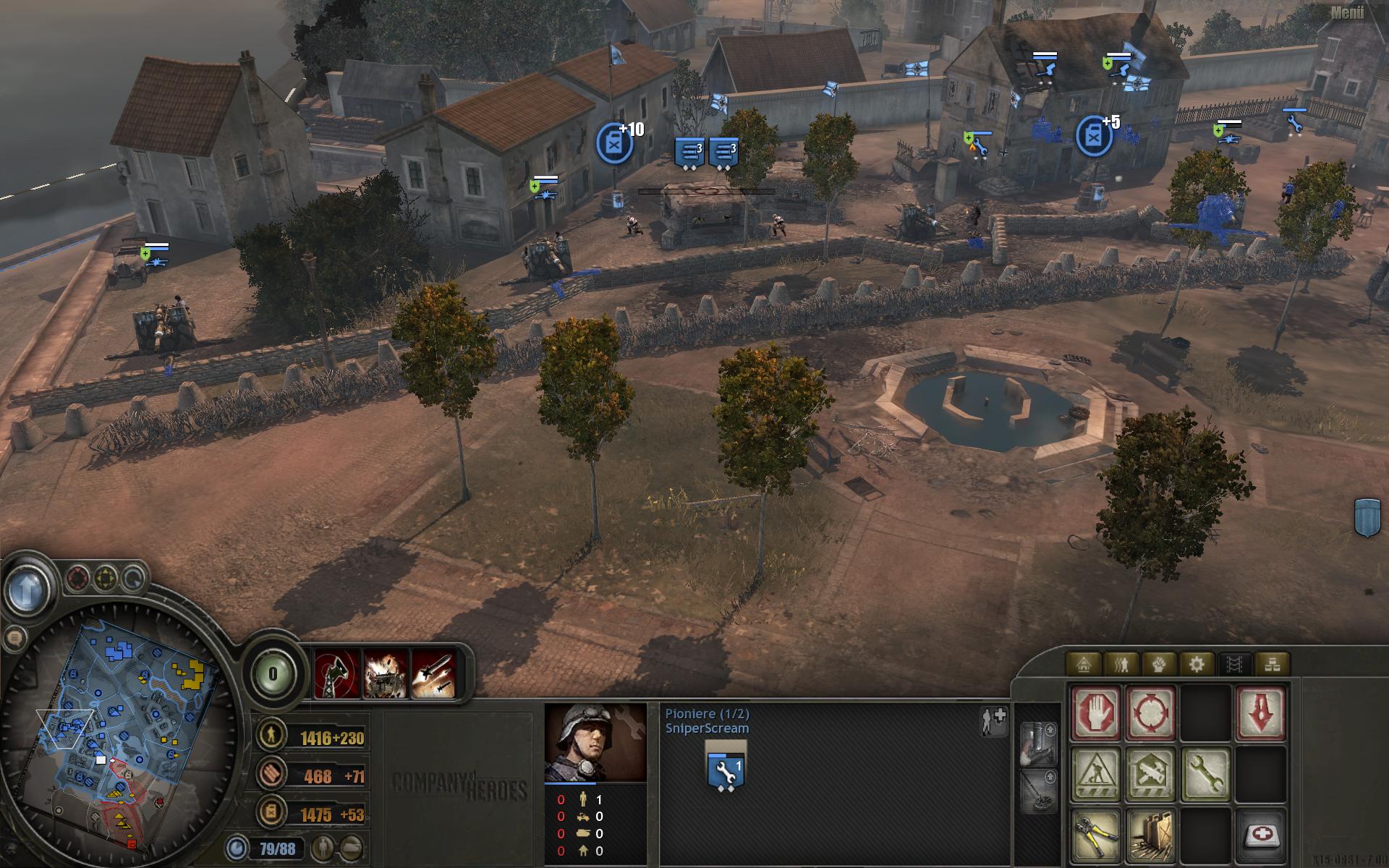The height and width of the screenshot is (868, 1389).
Task: Choose the red crosshair circle attack command
Action: 1151,714
